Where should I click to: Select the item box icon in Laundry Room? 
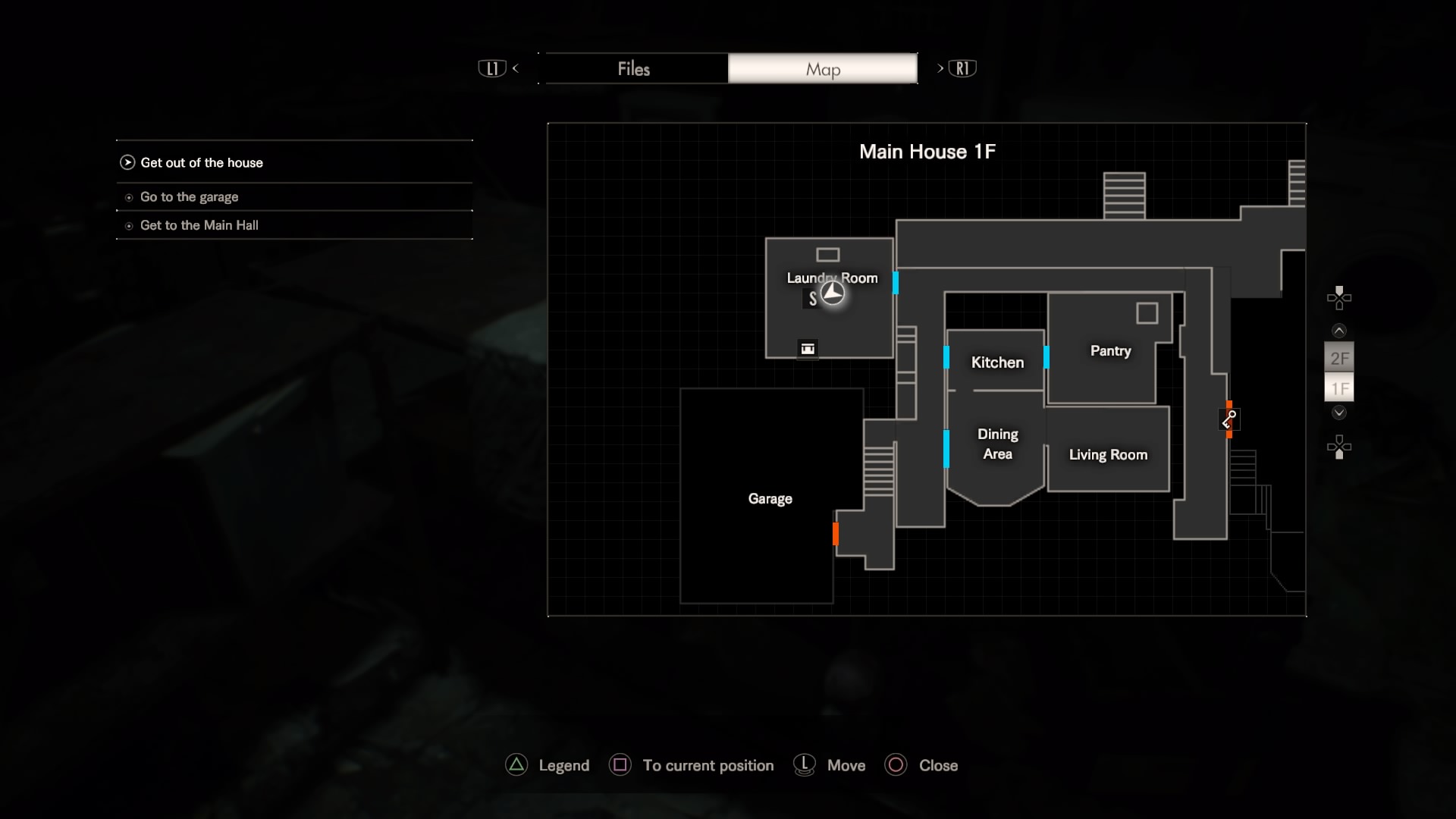(x=808, y=349)
